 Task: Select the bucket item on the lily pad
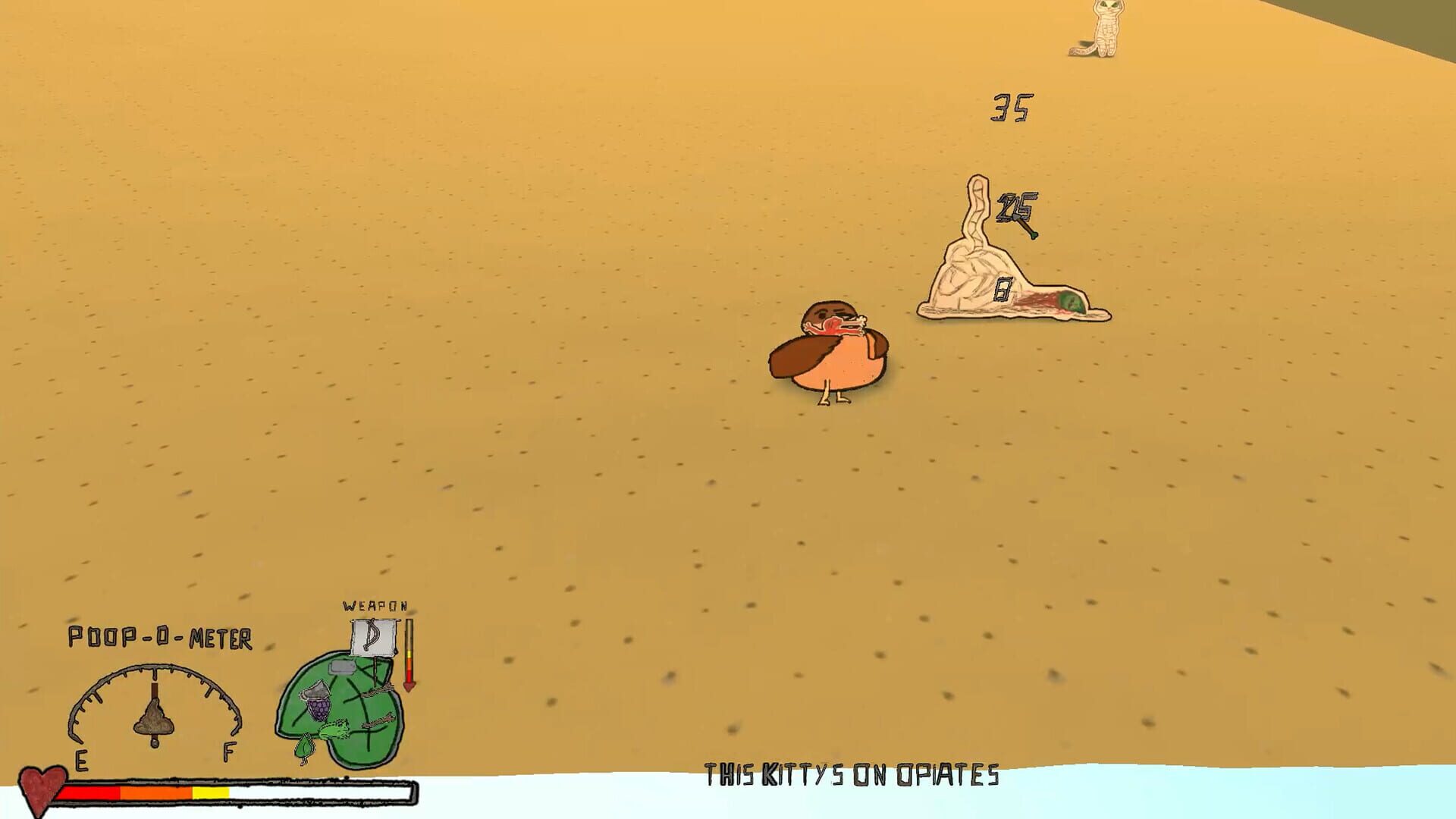314,689
